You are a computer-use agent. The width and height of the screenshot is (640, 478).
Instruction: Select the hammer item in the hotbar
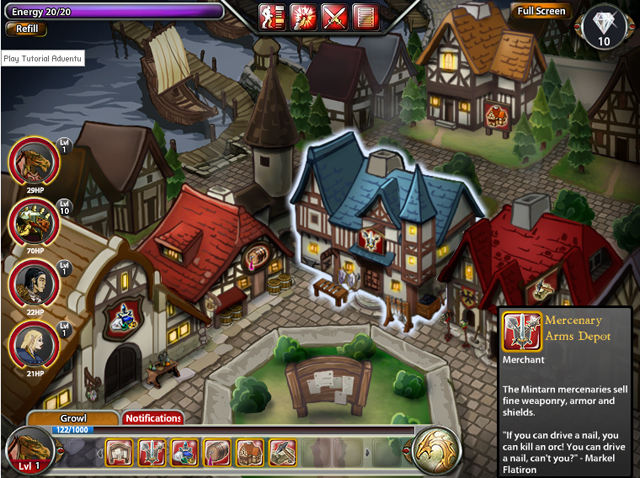coord(281,453)
